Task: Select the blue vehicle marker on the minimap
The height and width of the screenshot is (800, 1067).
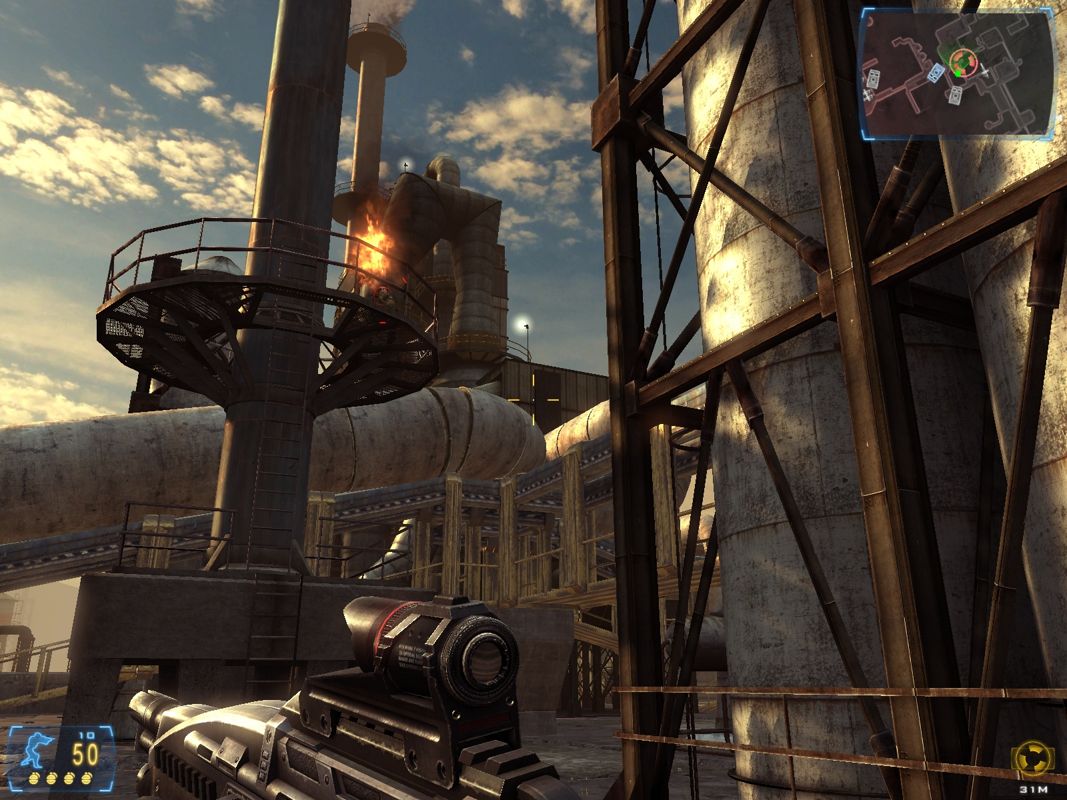Action: pyautogui.click(x=936, y=72)
